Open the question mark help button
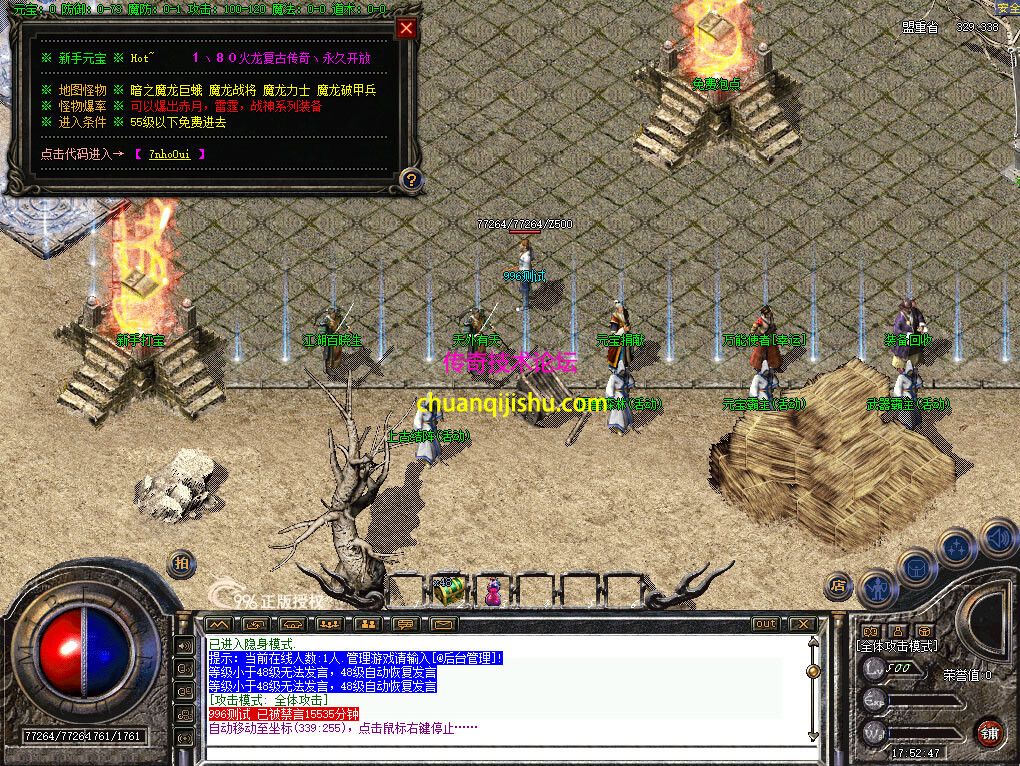 [410, 180]
